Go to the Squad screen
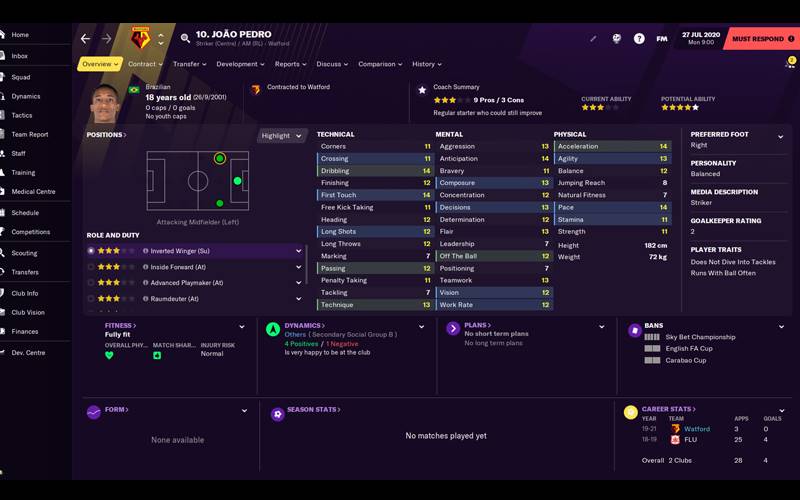This screenshot has width=800, height=500. tap(20, 77)
